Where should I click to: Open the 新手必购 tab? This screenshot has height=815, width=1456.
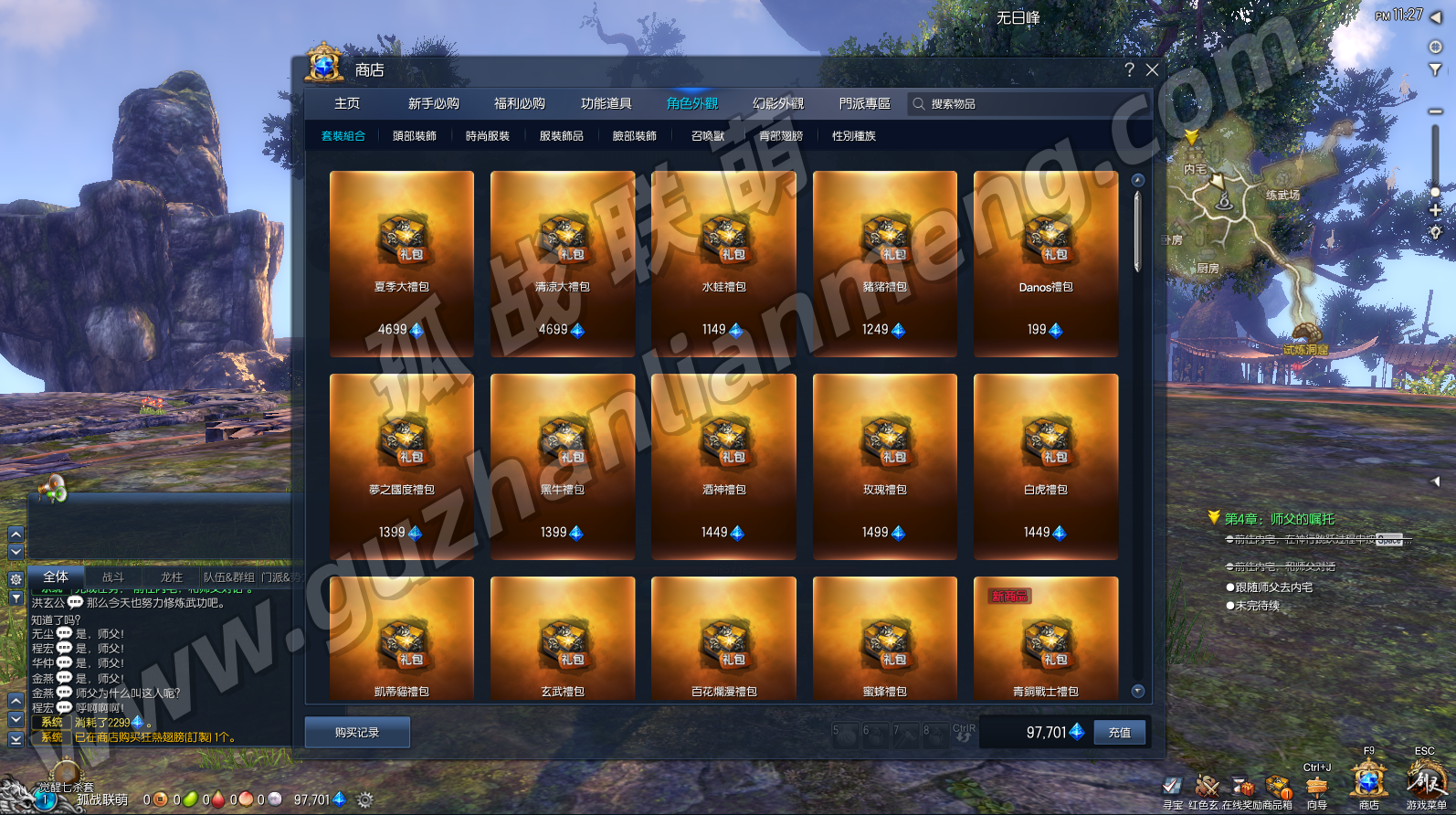point(433,104)
